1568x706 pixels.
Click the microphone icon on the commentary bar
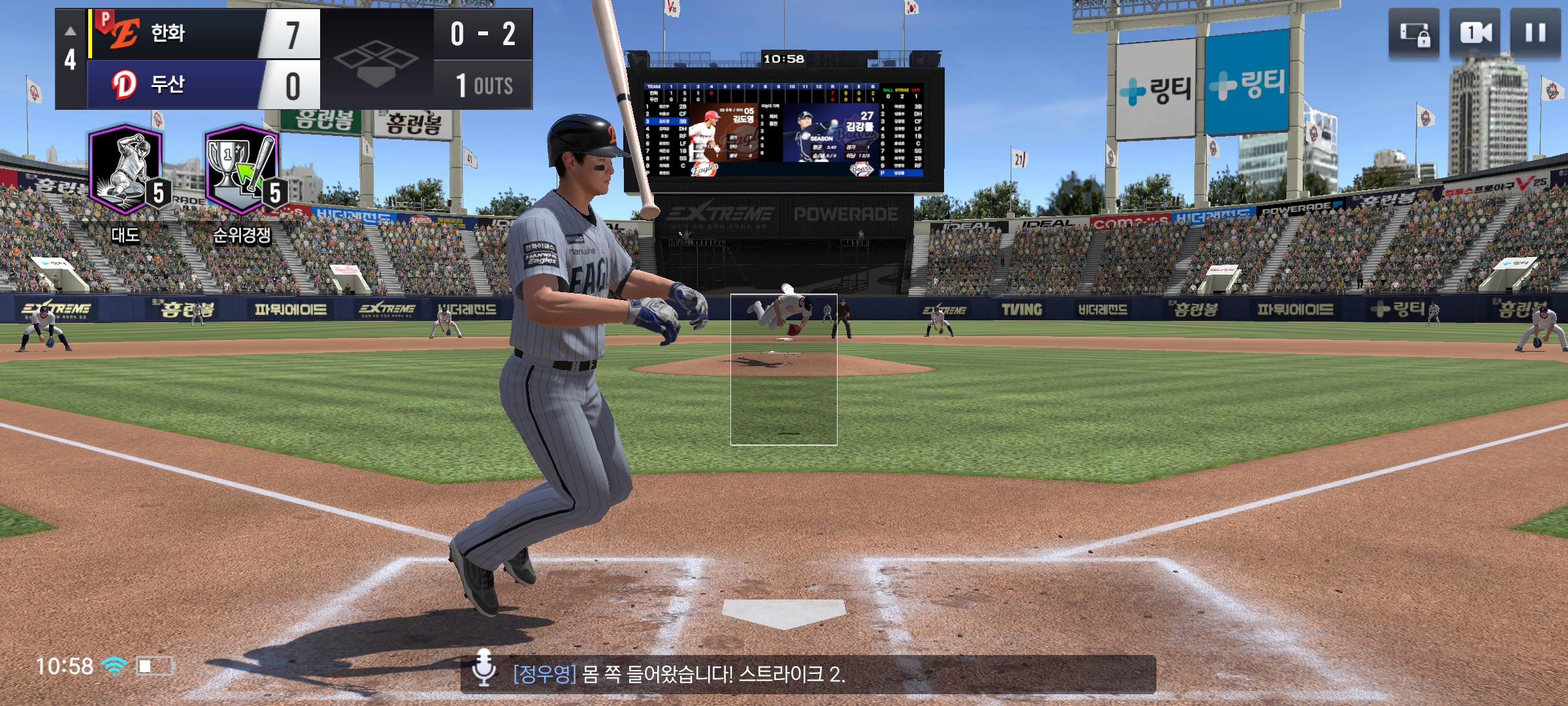point(483,668)
